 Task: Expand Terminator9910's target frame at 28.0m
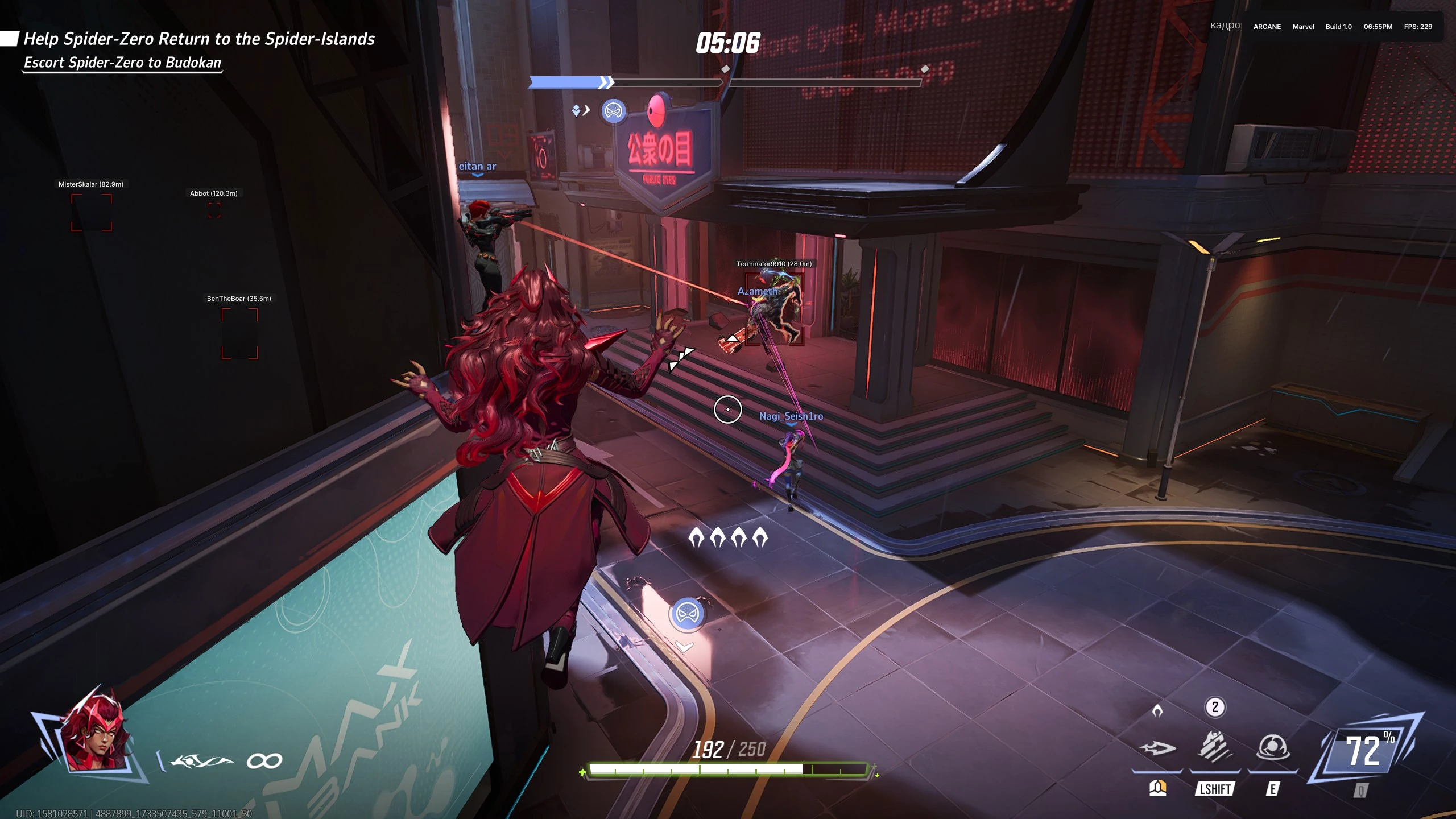[773, 263]
